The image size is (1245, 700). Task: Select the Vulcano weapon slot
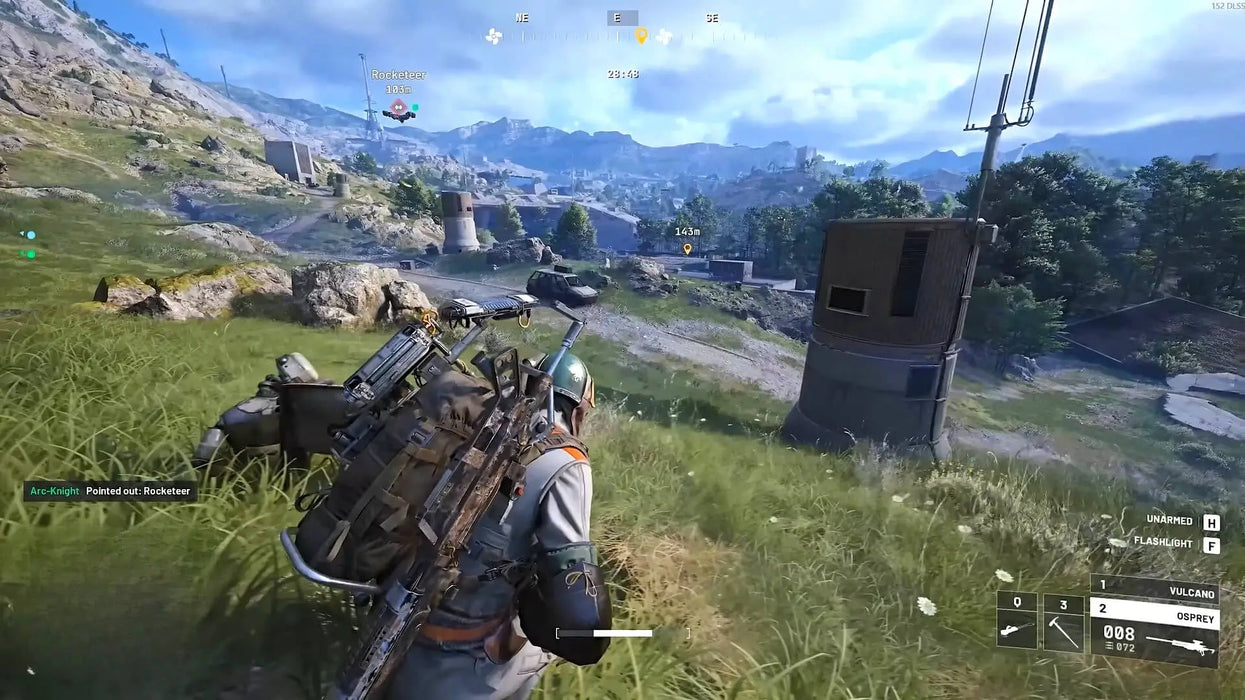pyautogui.click(x=1154, y=587)
